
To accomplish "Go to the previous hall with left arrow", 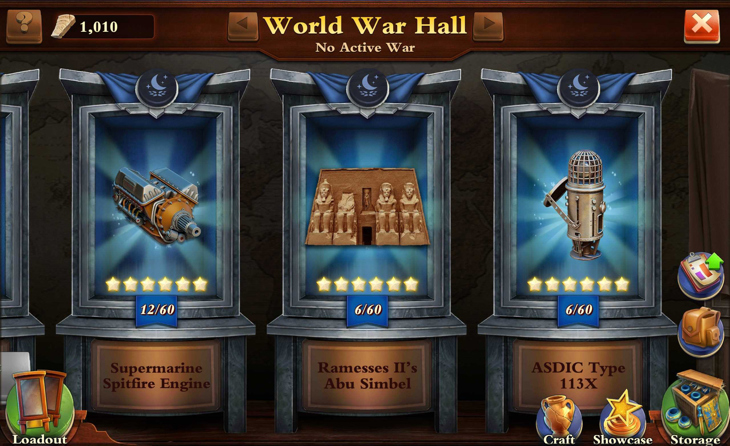I will pyautogui.click(x=242, y=25).
